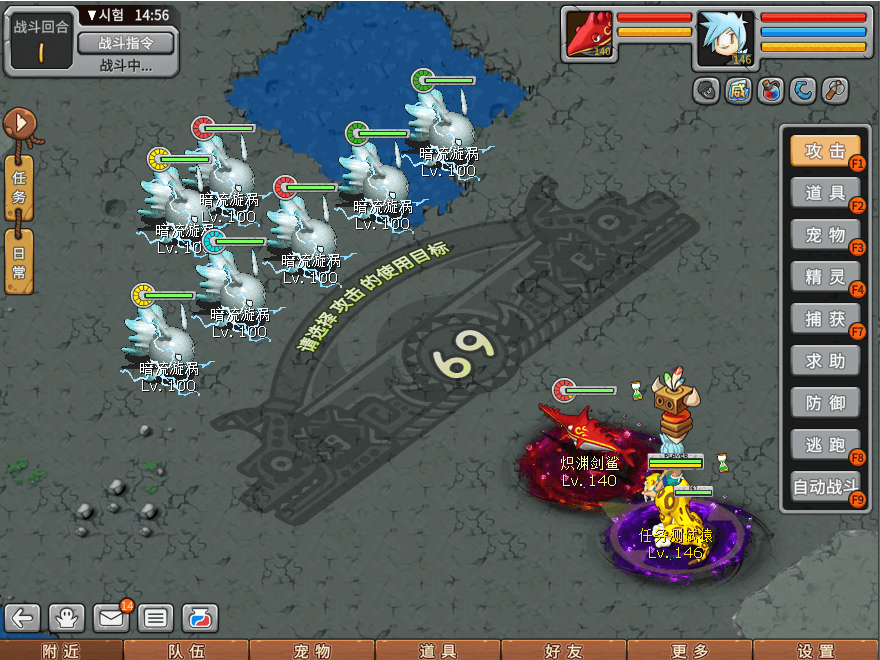Open the 精灵 (Spirit) battle command

(825, 276)
